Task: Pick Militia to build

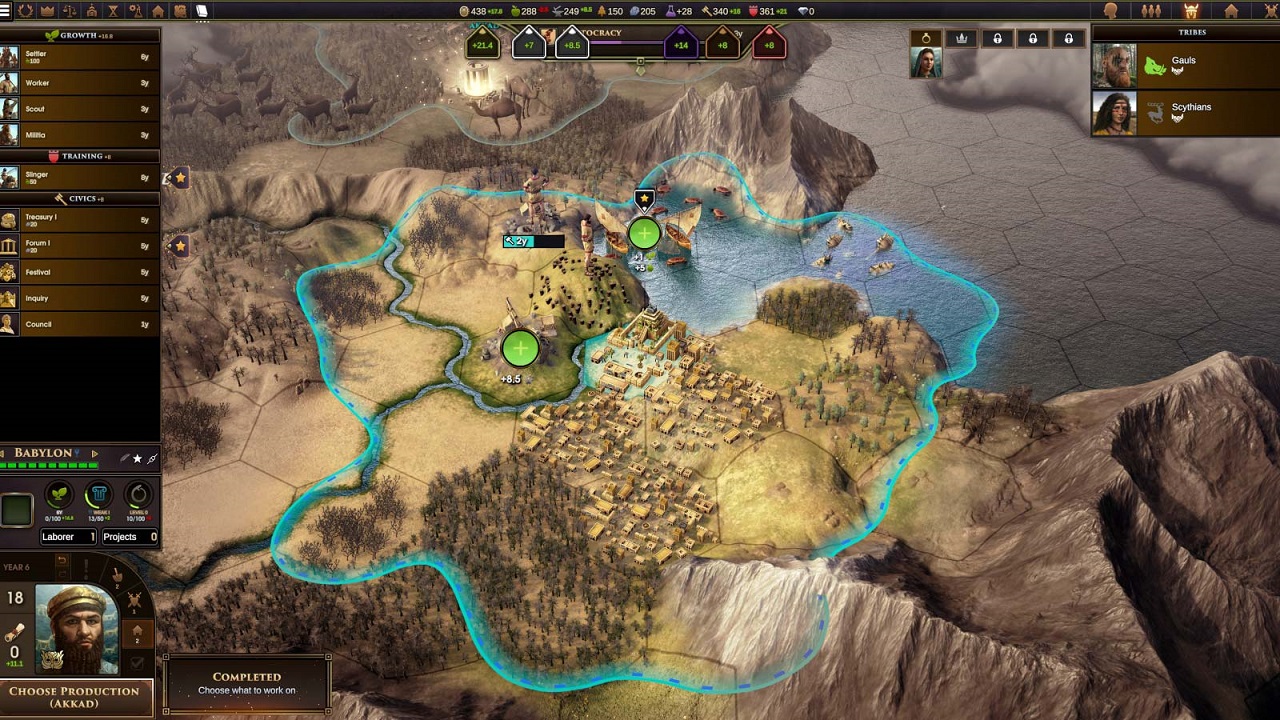Action: pyautogui.click(x=80, y=135)
